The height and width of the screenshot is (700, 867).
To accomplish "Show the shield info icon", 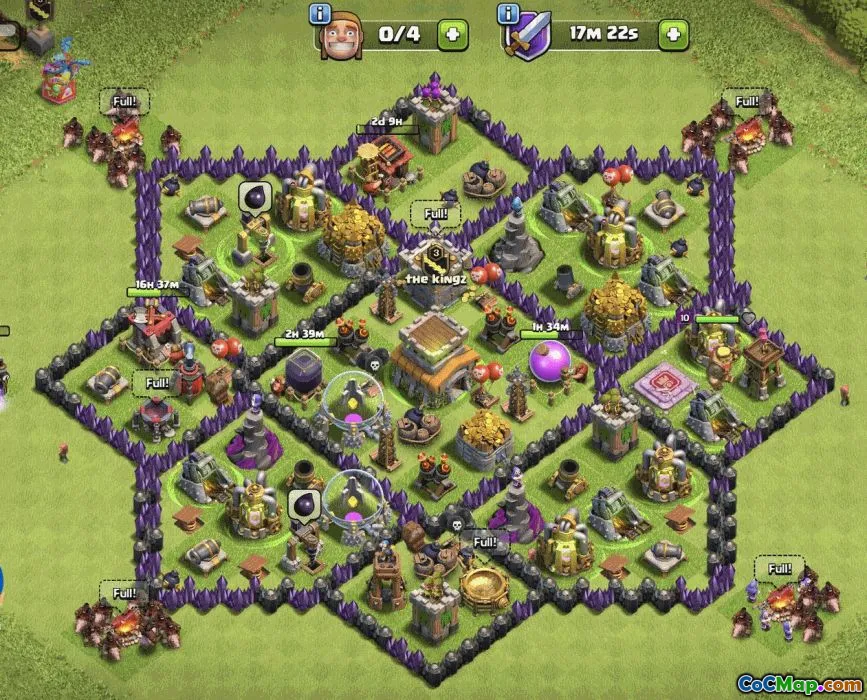I will coord(509,14).
